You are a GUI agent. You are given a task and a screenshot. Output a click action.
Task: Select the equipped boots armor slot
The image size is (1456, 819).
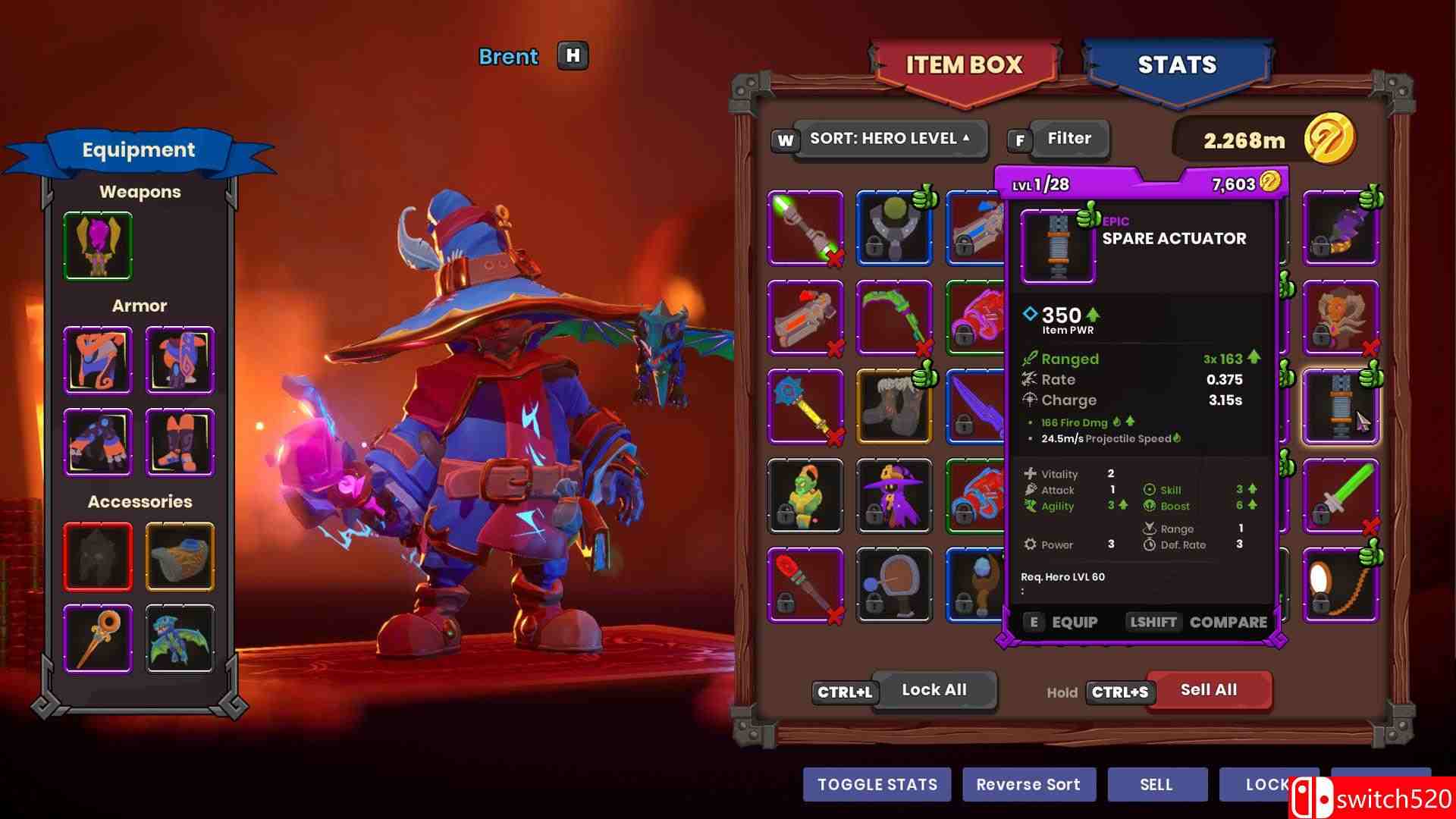point(180,442)
